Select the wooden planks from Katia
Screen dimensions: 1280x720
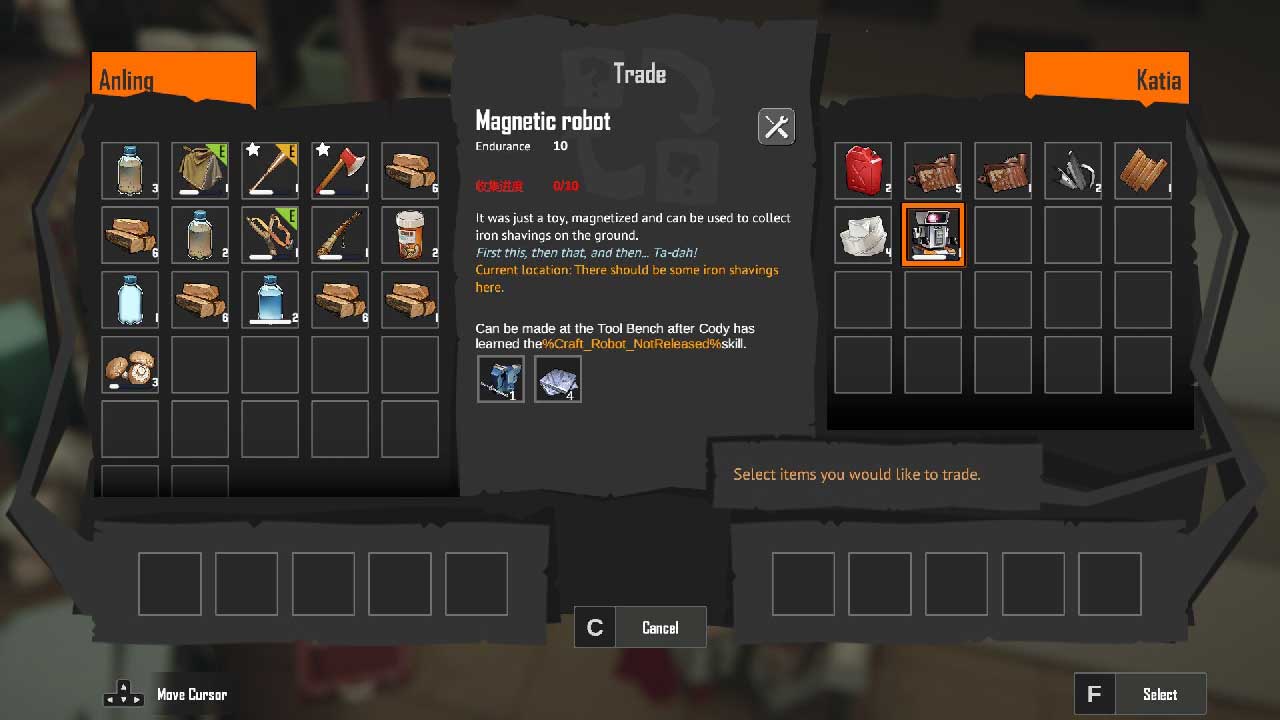[x=1143, y=171]
